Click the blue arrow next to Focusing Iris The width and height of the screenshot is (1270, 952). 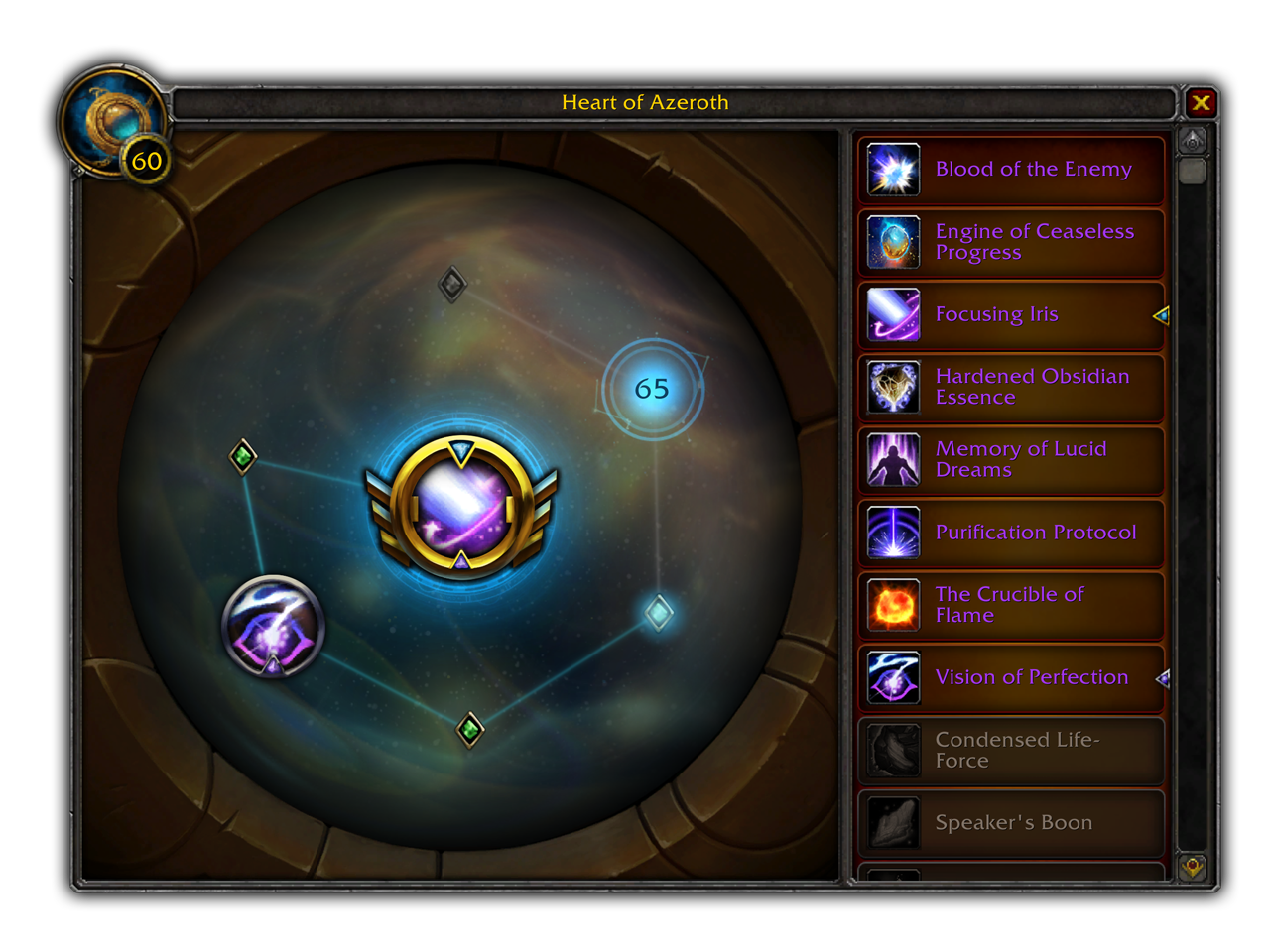tap(1160, 315)
